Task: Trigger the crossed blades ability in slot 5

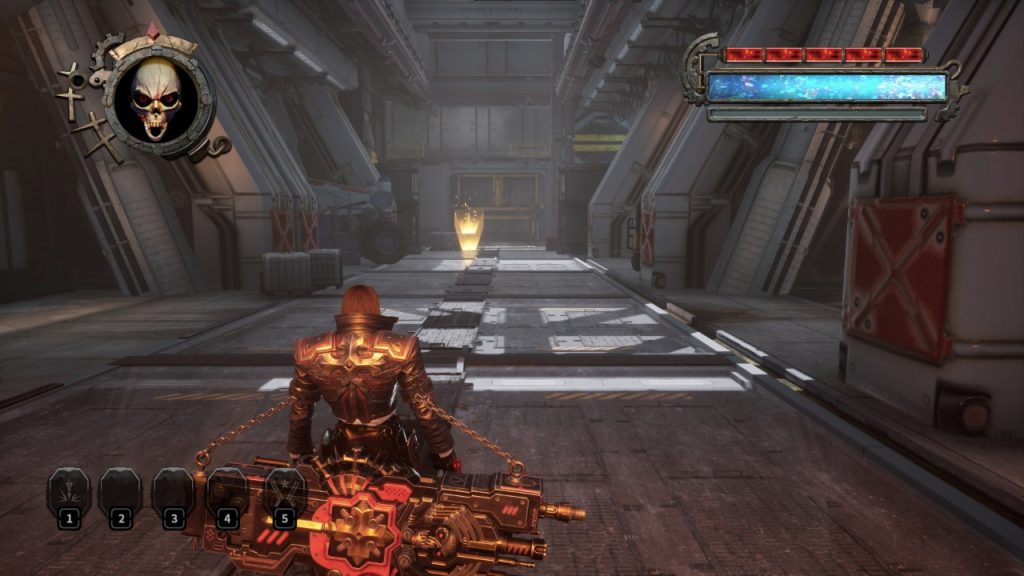Action: coord(284,493)
